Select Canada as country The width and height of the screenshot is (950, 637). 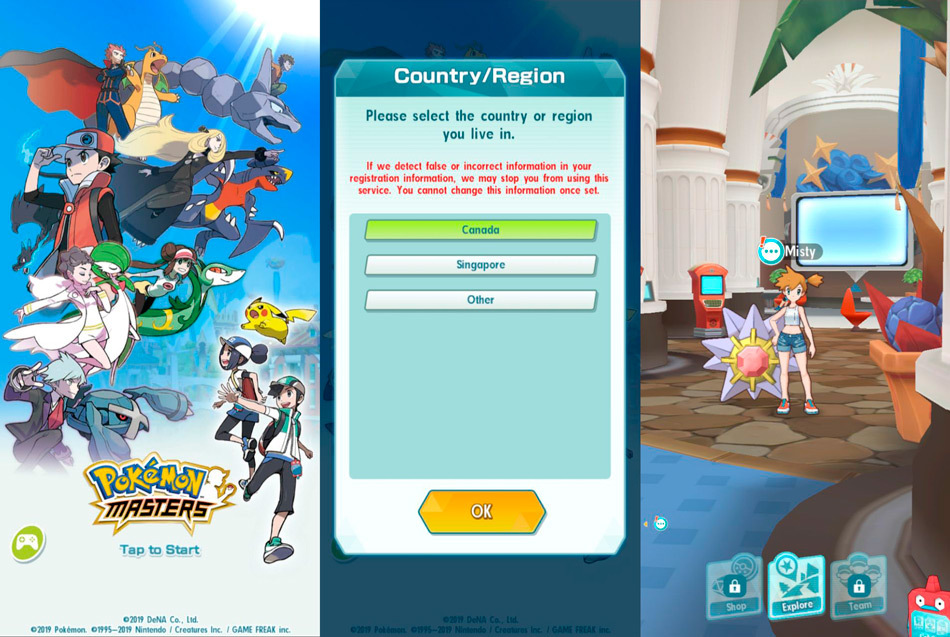click(x=480, y=230)
